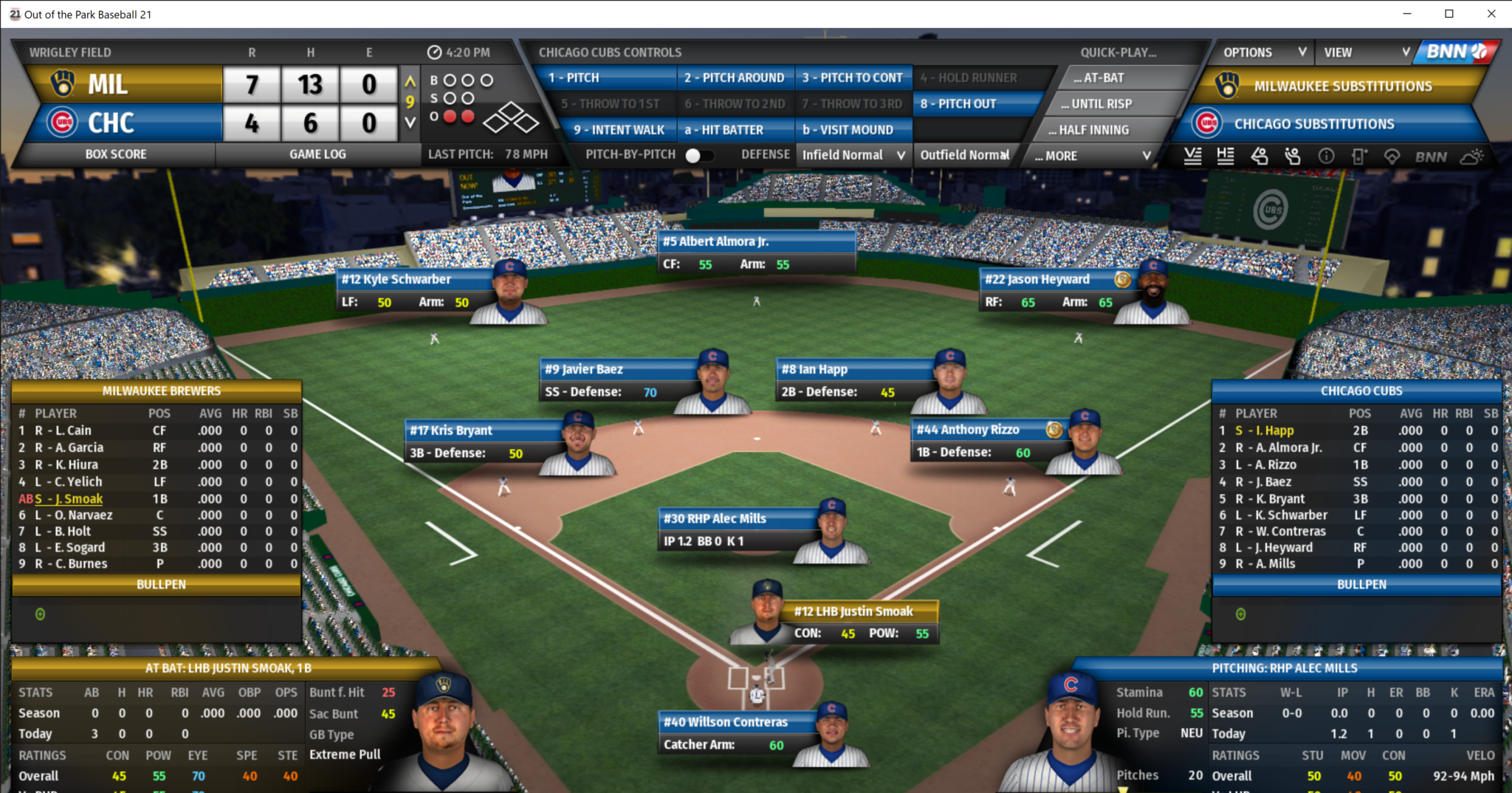The image size is (1512, 793).
Task: Select the 1 - Pitch command
Action: (x=610, y=78)
